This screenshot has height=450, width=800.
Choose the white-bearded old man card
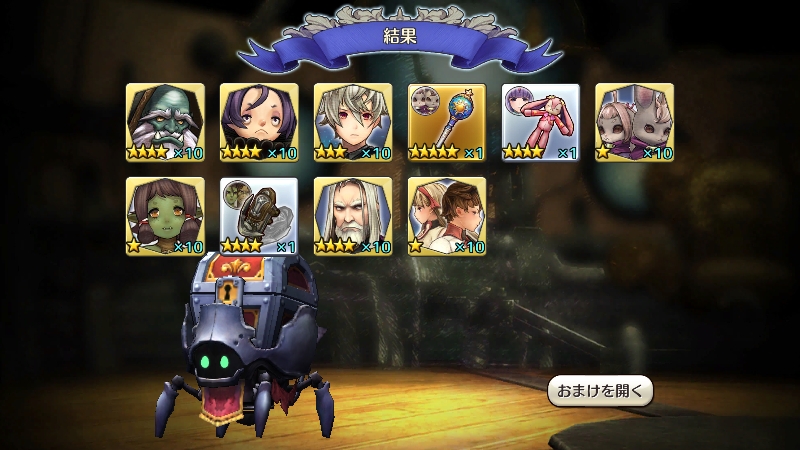coord(353,216)
